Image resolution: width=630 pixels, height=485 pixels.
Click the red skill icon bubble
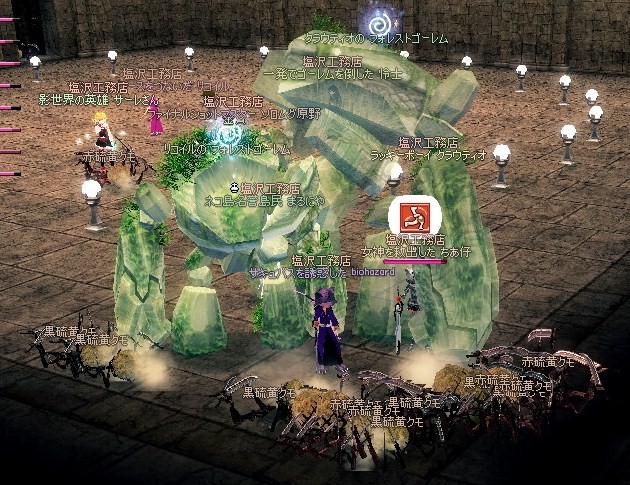coord(408,215)
